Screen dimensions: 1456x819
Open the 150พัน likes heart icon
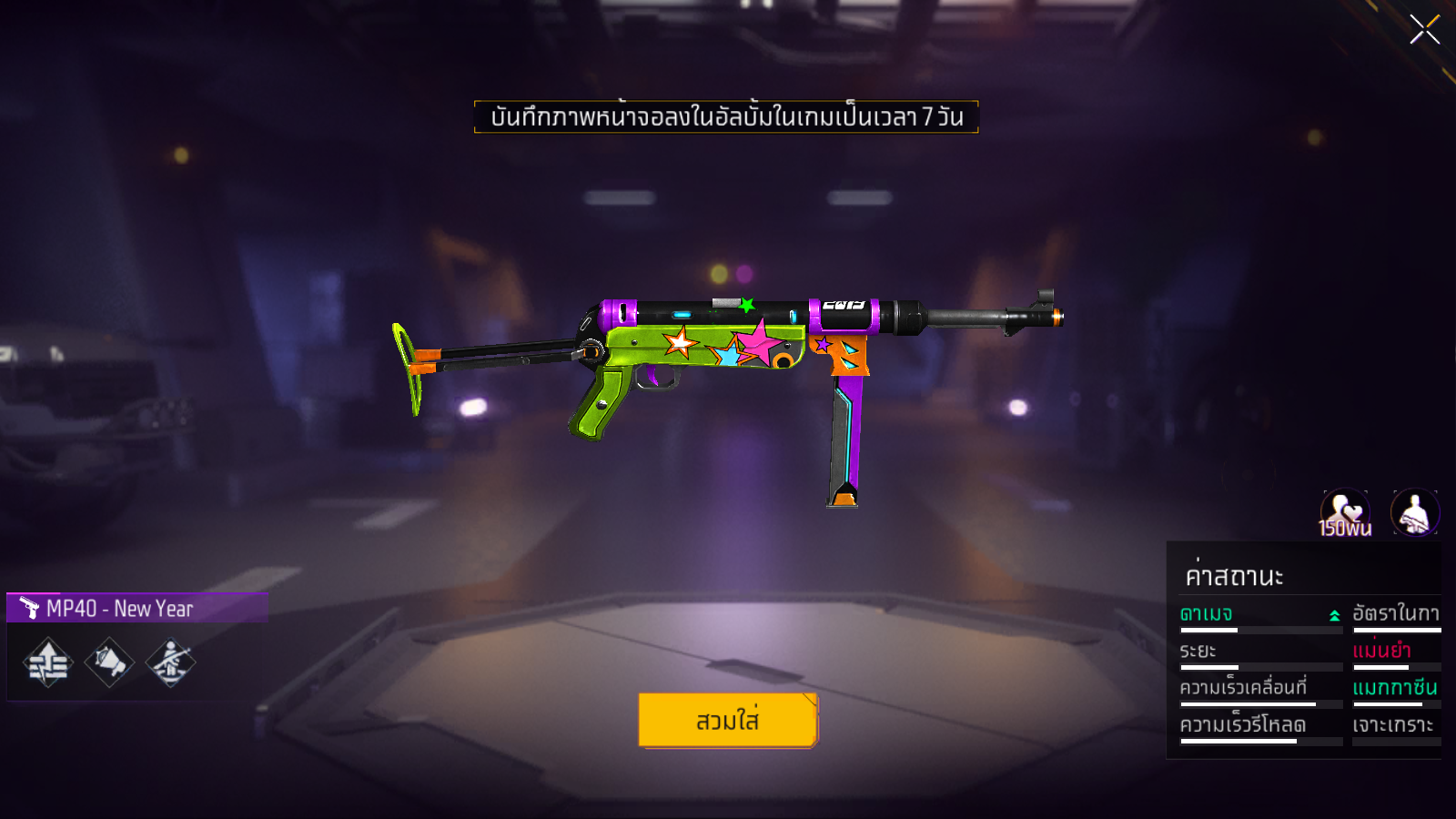coord(1345,513)
